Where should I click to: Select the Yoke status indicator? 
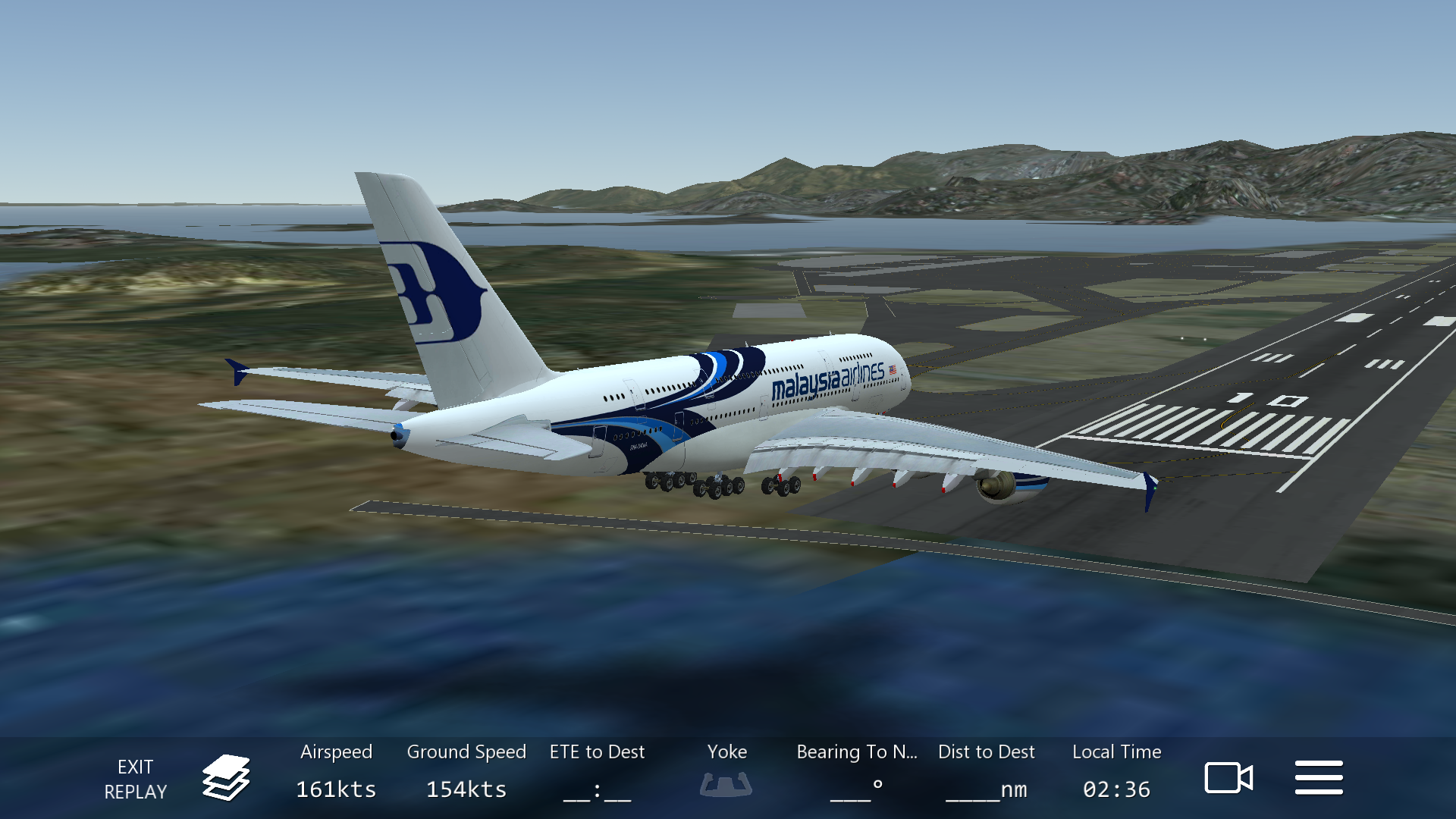(x=726, y=772)
